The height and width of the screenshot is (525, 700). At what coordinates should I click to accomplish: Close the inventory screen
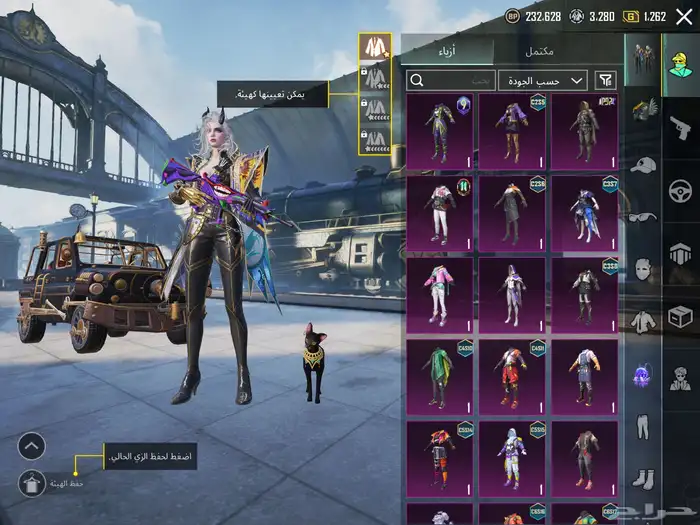[683, 16]
